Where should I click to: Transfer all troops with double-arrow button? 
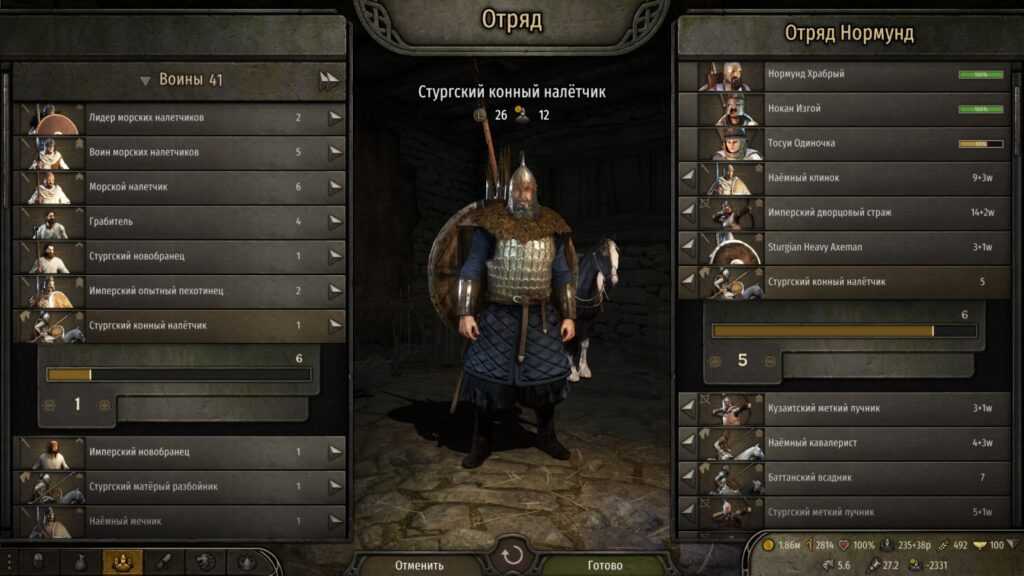[329, 81]
